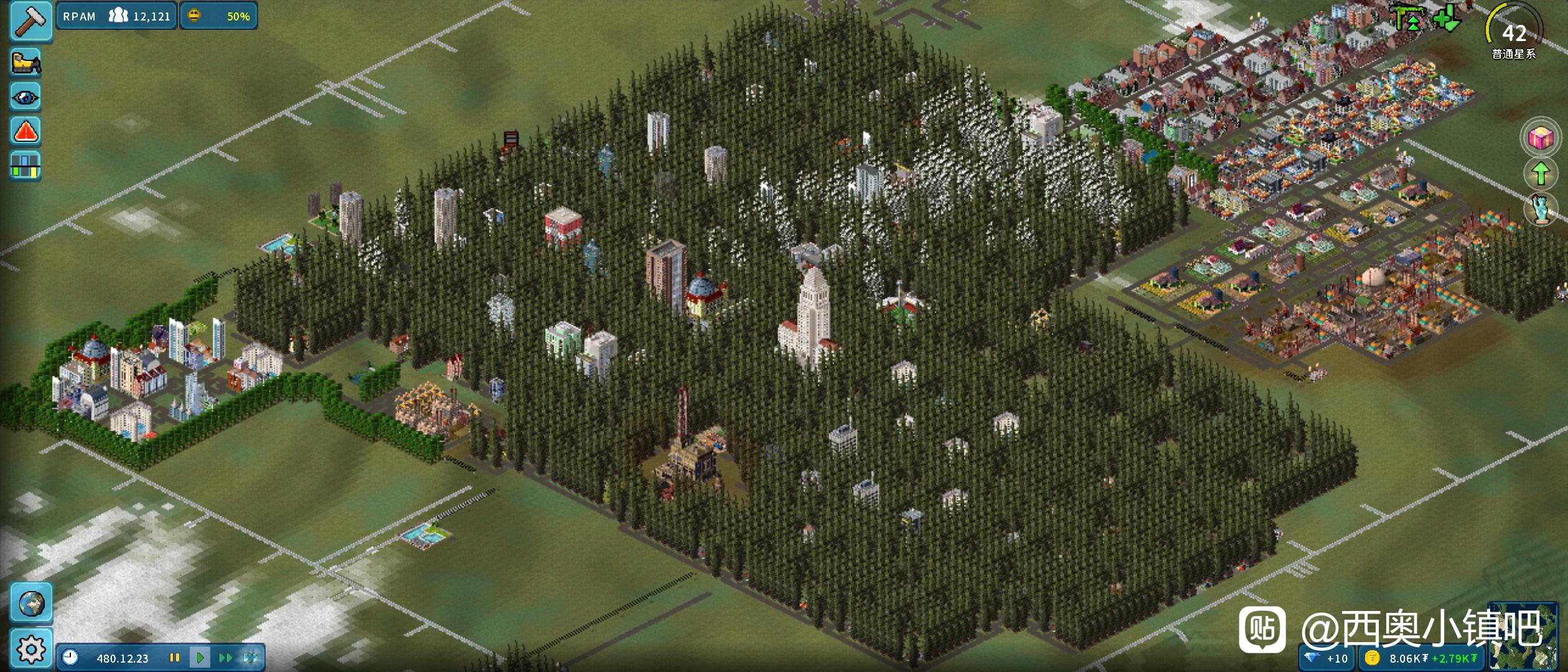Open the Statue of Liberty icon

point(1541,210)
